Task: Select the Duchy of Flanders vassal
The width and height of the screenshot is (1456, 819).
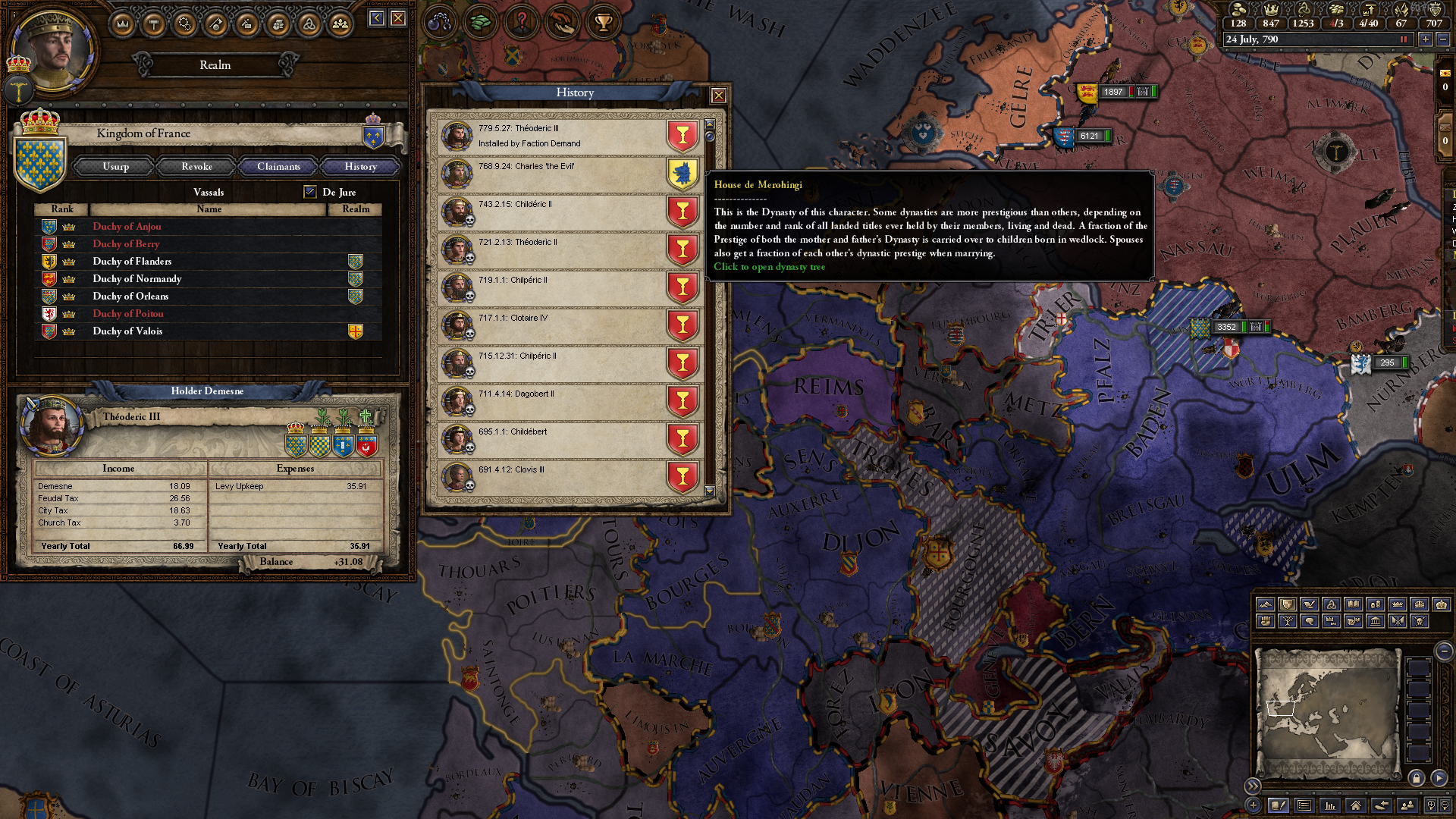Action: point(132,262)
